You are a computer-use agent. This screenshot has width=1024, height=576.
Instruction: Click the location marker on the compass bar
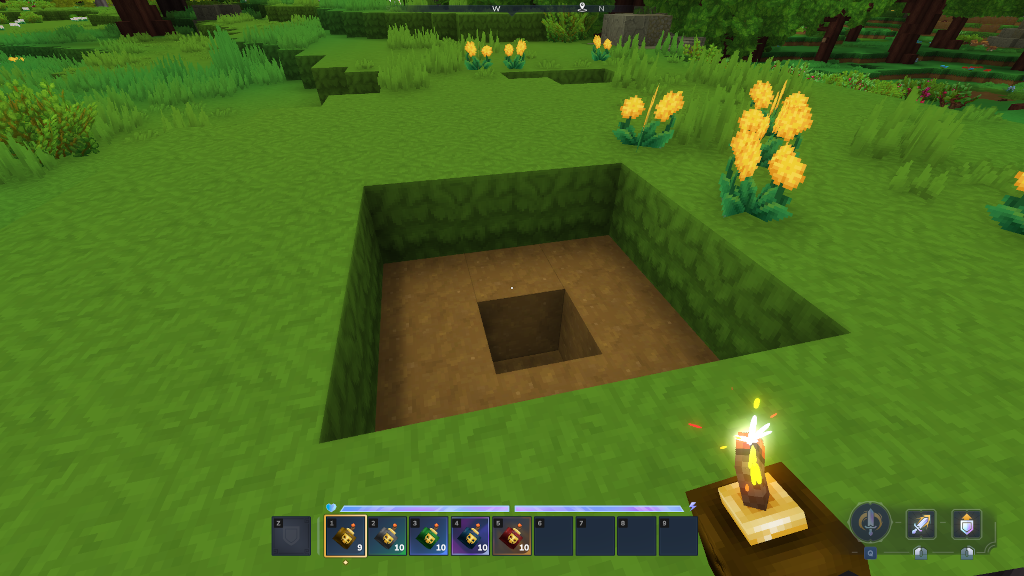tap(582, 7)
